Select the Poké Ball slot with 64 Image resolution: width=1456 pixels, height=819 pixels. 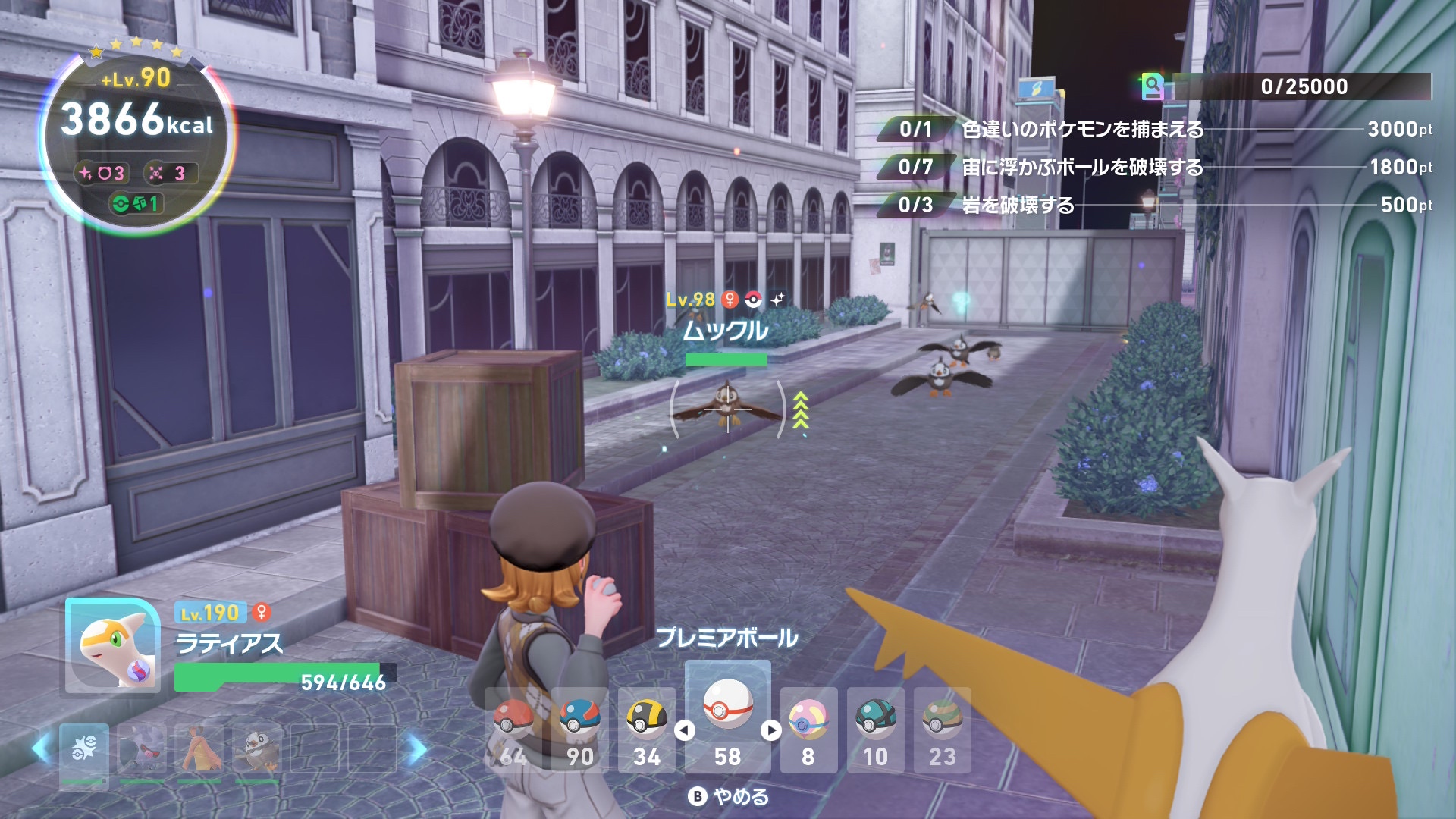(x=513, y=730)
